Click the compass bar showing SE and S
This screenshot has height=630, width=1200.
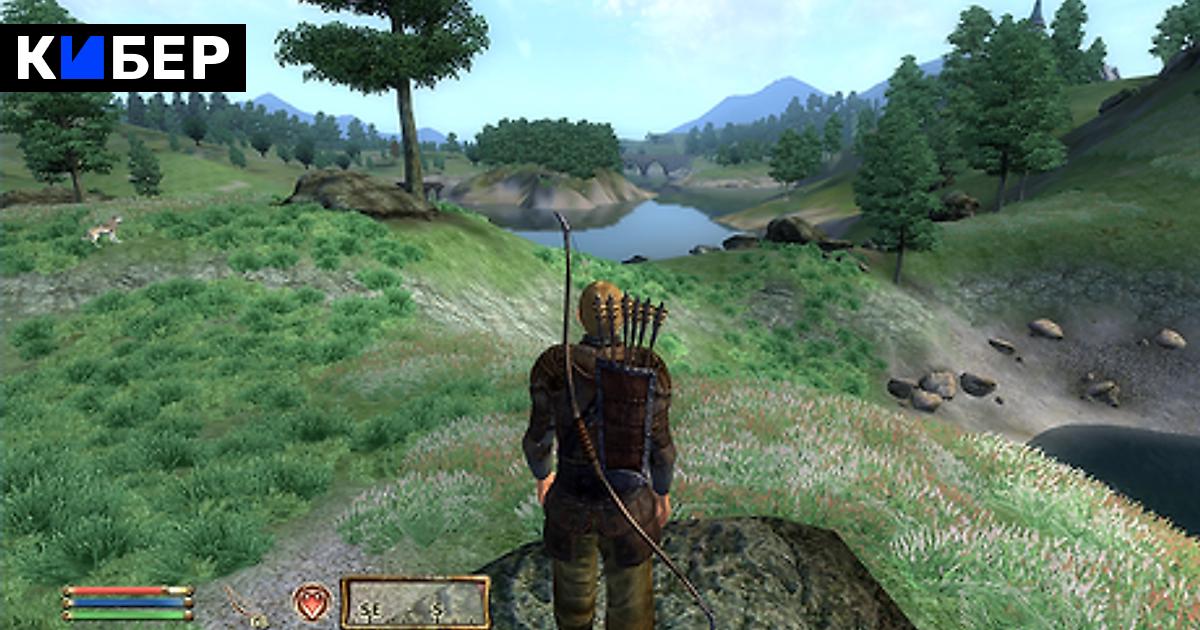tap(414, 602)
